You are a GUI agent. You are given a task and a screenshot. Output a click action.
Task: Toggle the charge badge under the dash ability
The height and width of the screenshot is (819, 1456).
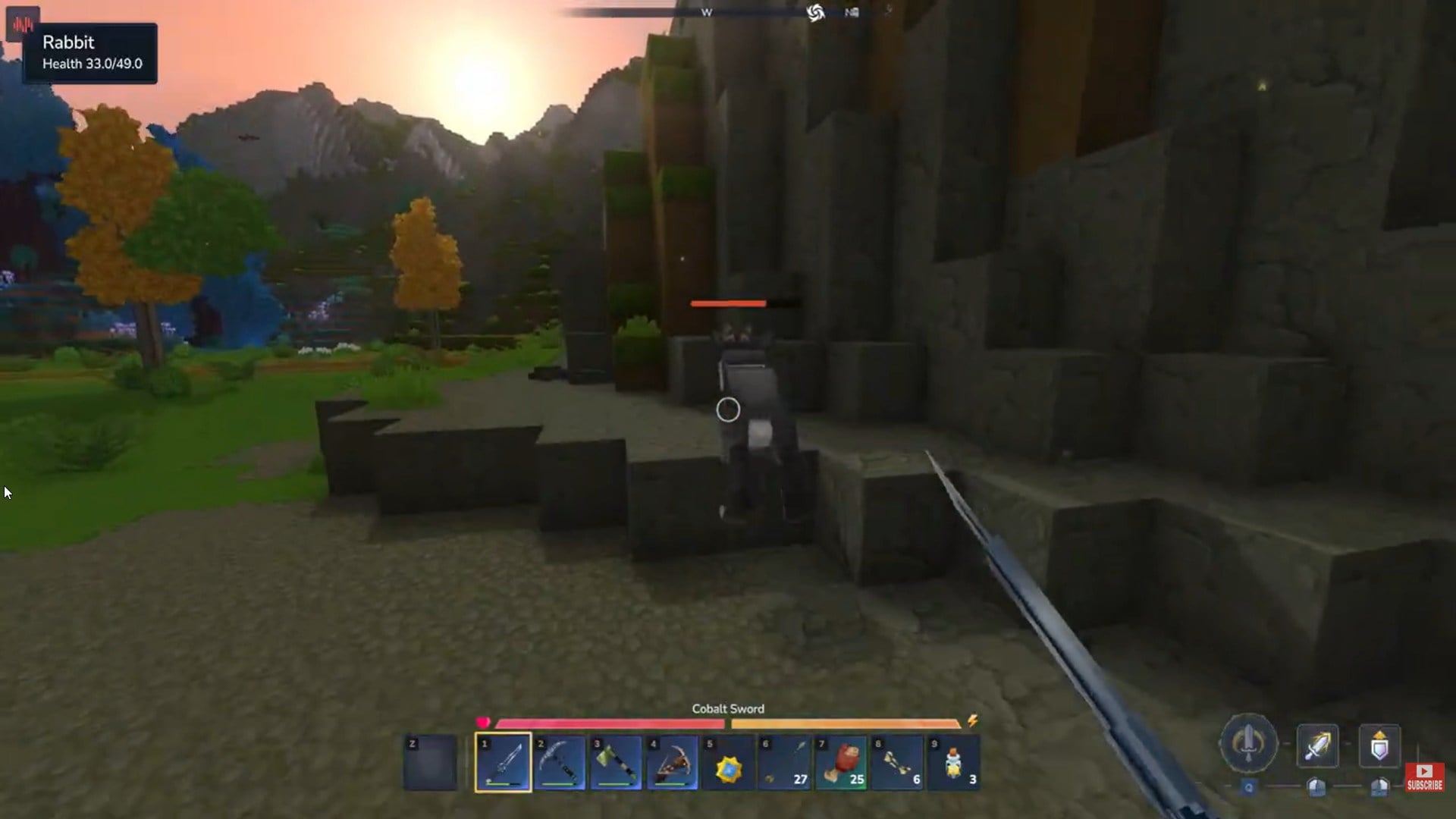1316,786
